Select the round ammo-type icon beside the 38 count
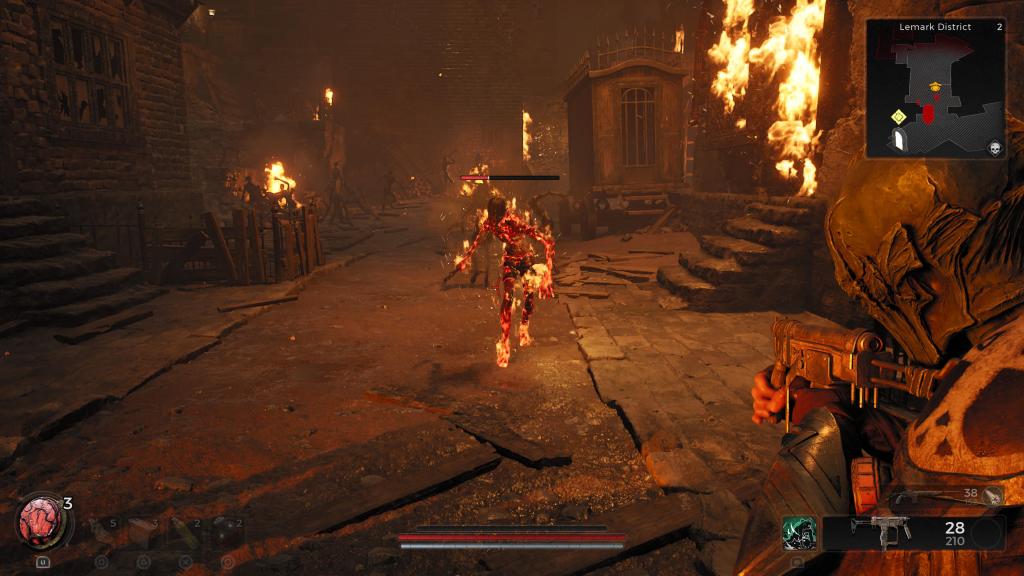The height and width of the screenshot is (576, 1024). (992, 494)
